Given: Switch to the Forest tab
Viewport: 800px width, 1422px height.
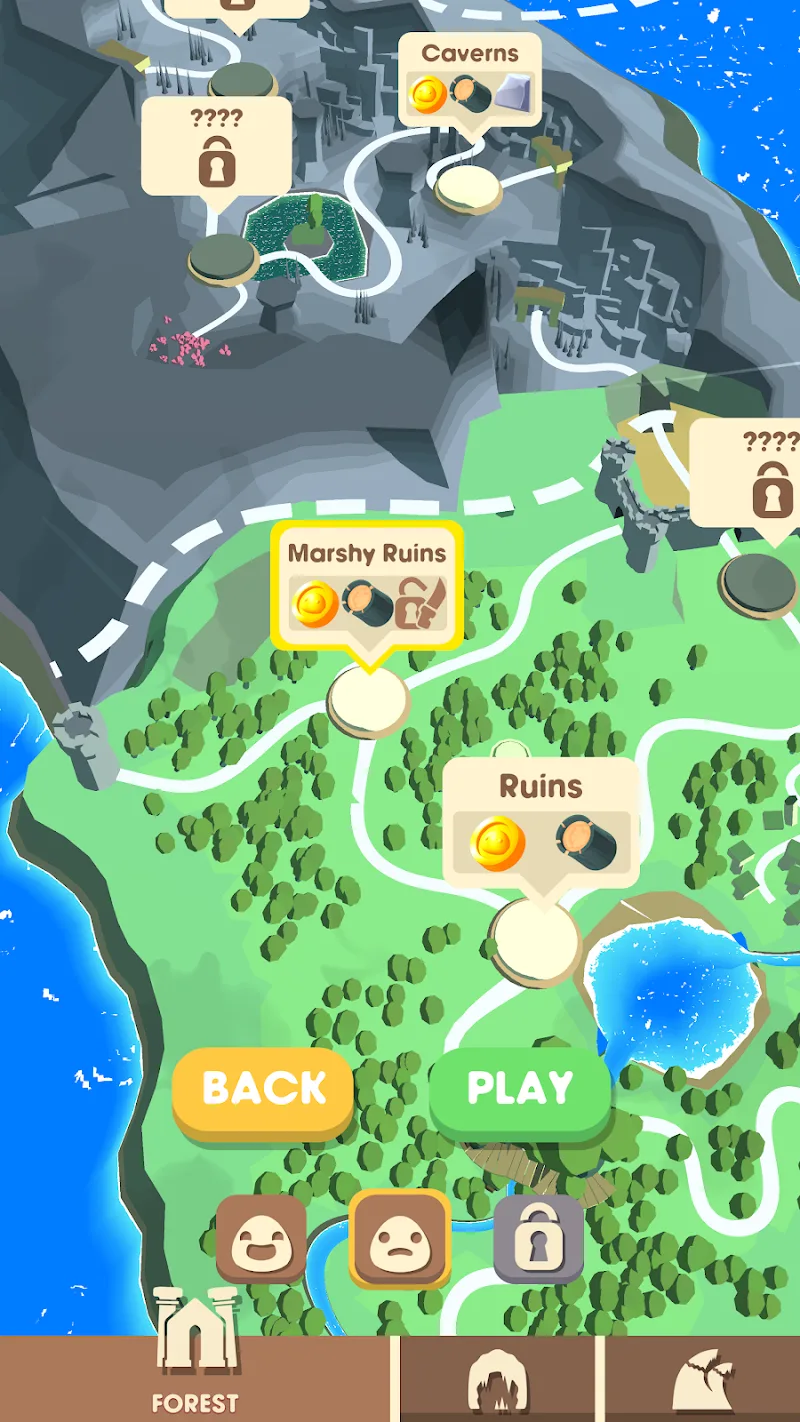Looking at the screenshot, I should click(x=196, y=1378).
